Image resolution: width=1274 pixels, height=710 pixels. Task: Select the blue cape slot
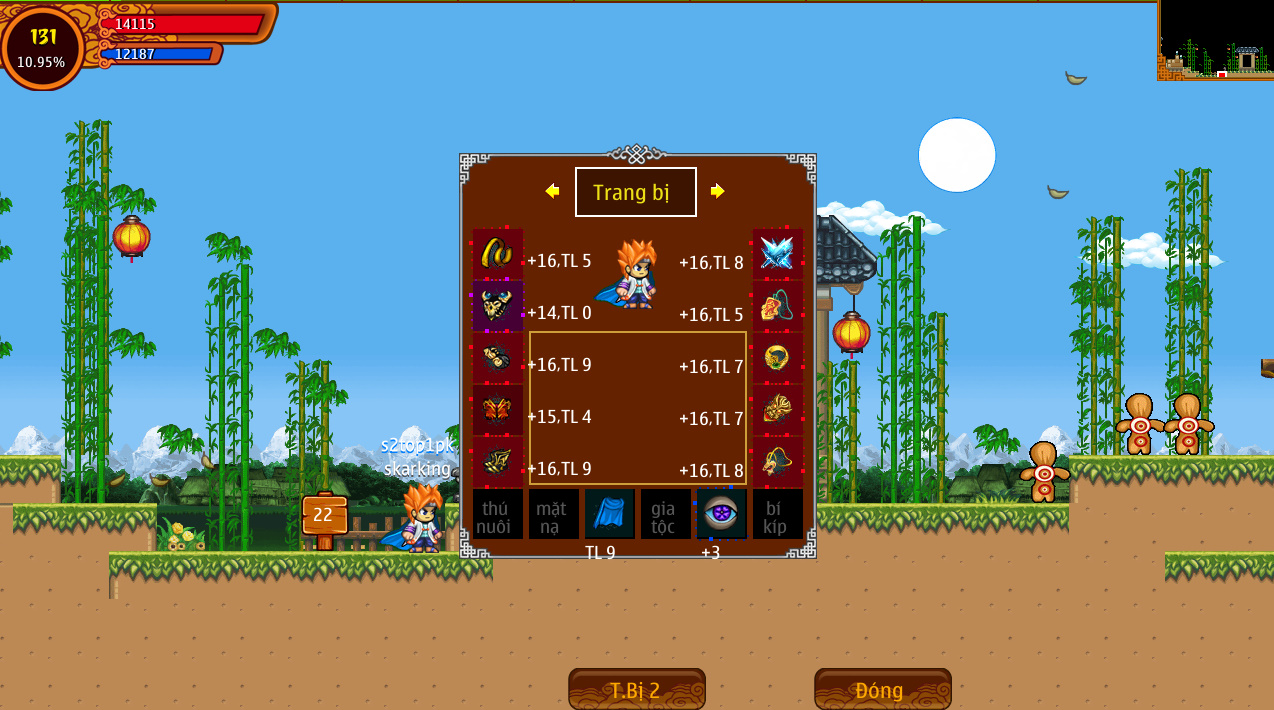click(609, 514)
